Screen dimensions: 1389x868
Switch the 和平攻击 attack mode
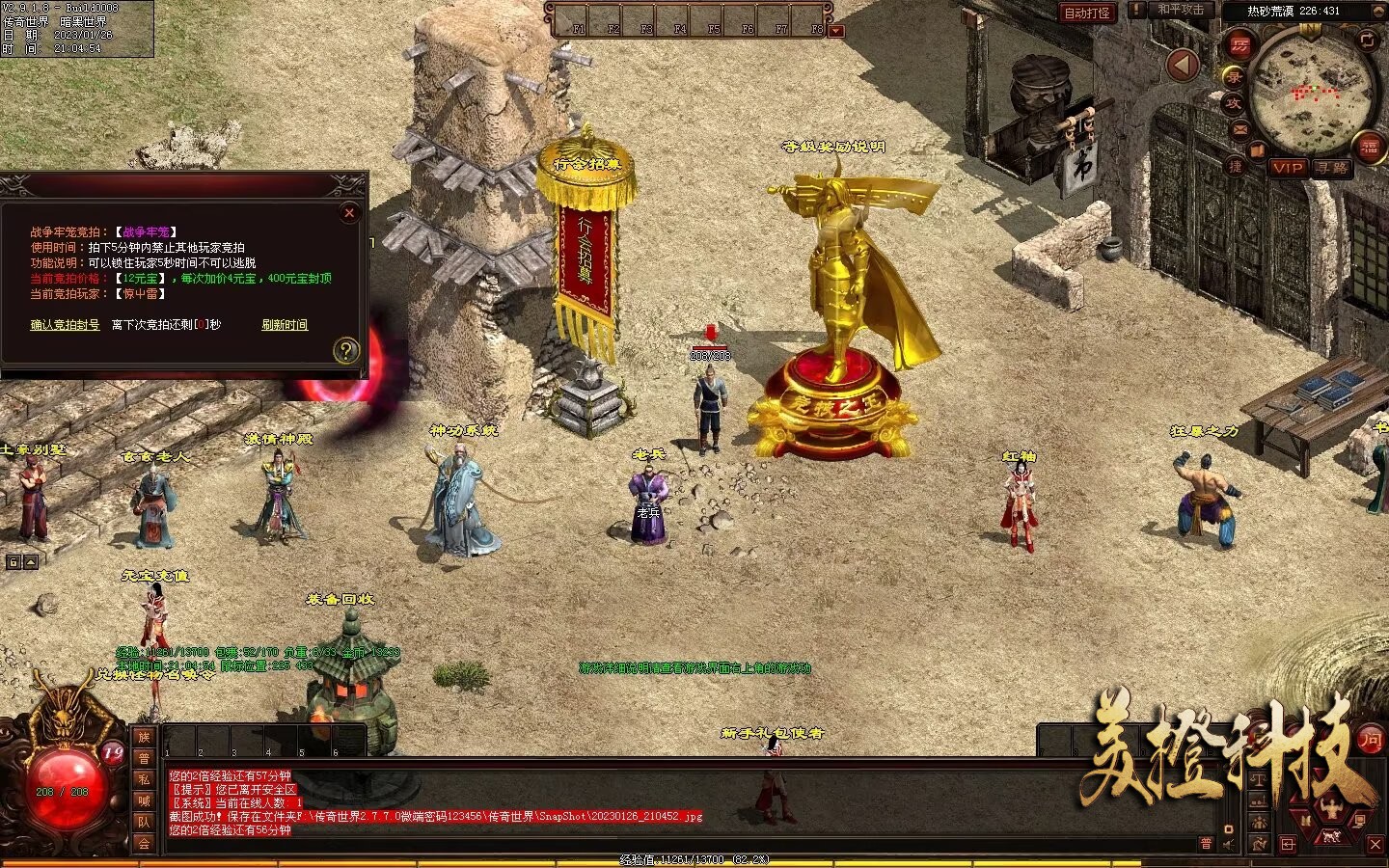click(x=1181, y=11)
